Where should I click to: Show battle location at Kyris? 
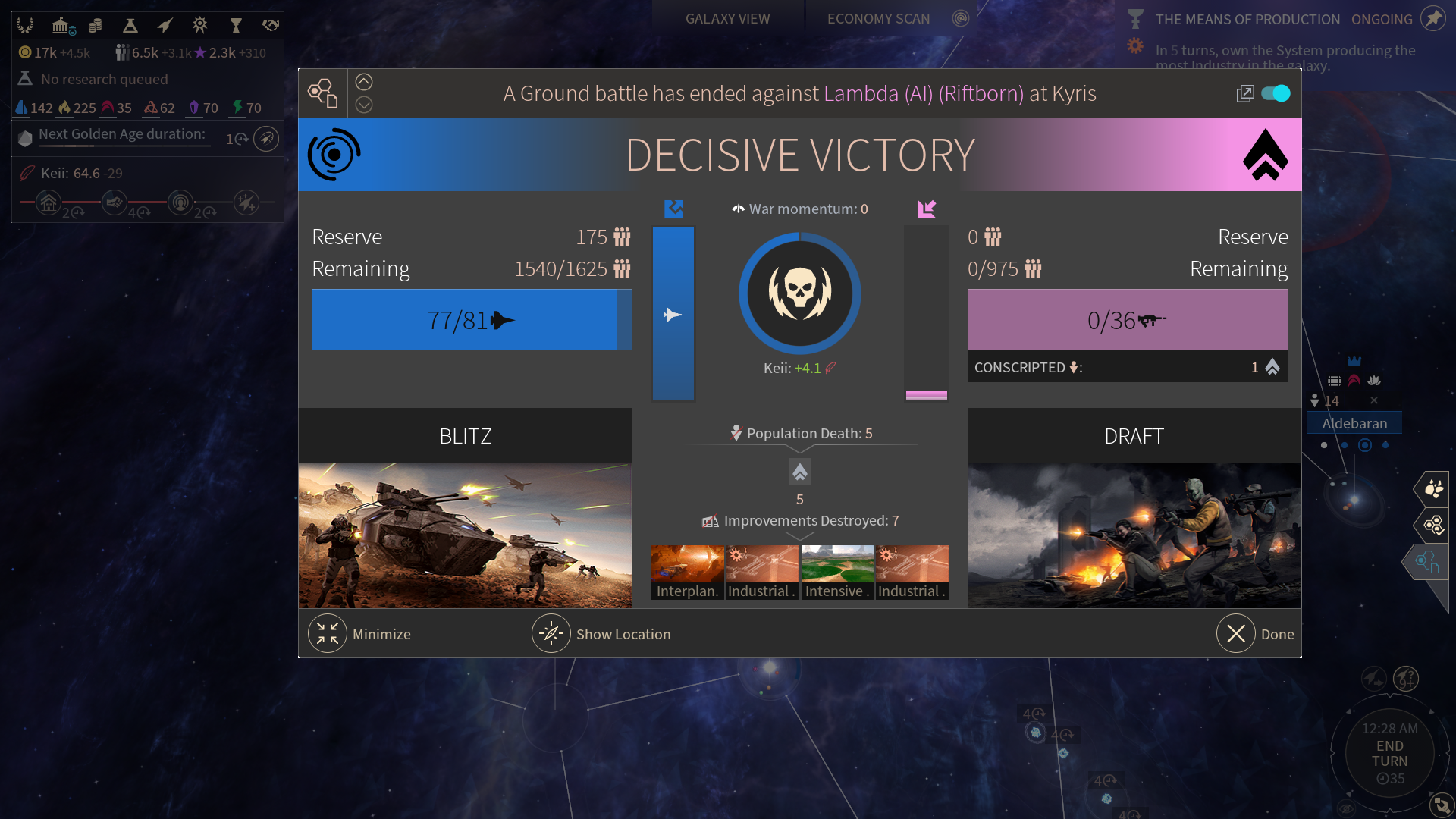point(551,634)
